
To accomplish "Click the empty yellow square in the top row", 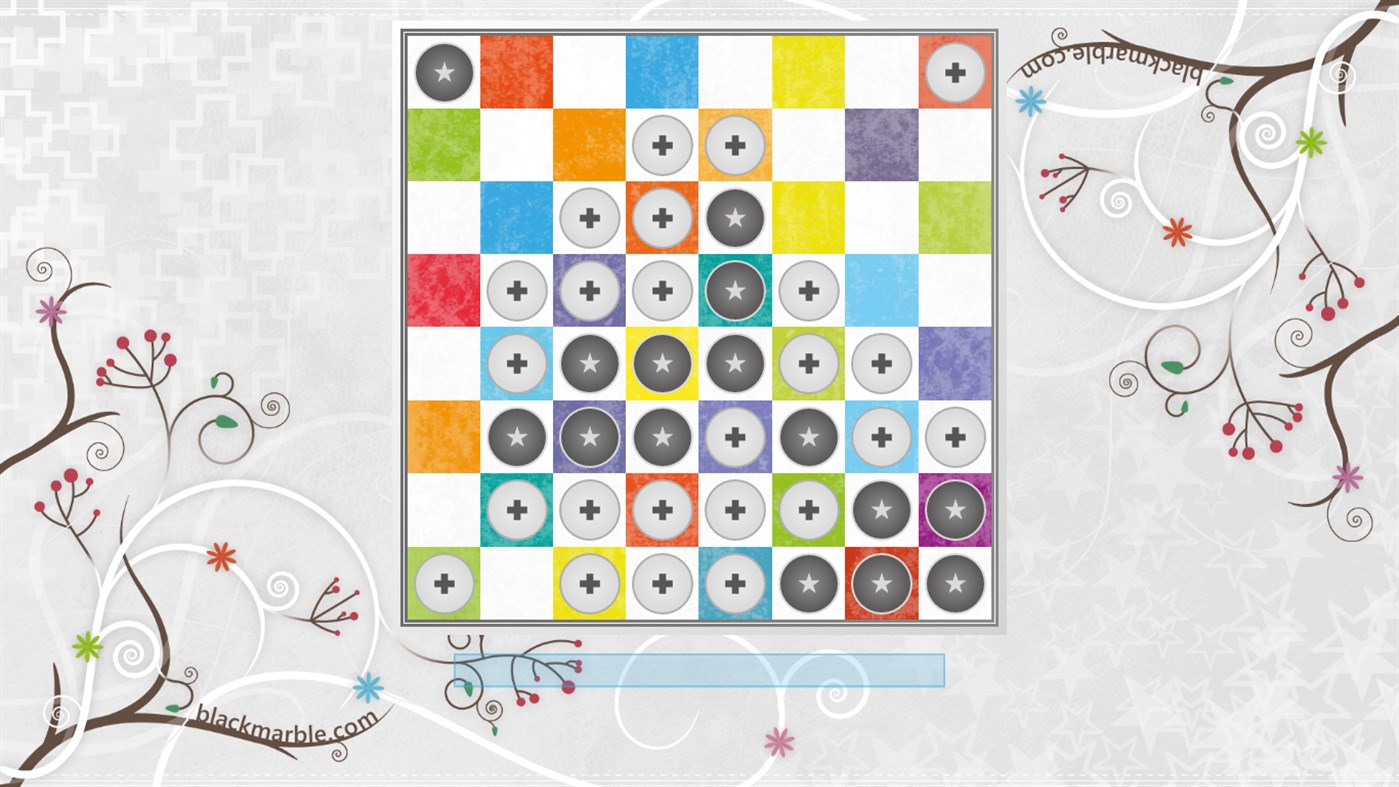I will tap(808, 72).
